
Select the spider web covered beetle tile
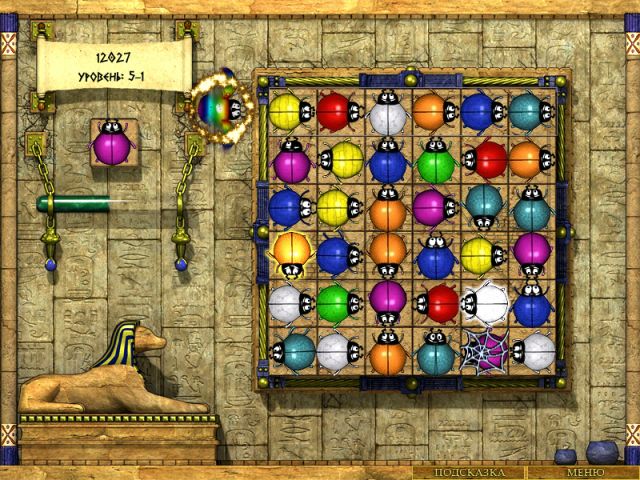coord(484,348)
